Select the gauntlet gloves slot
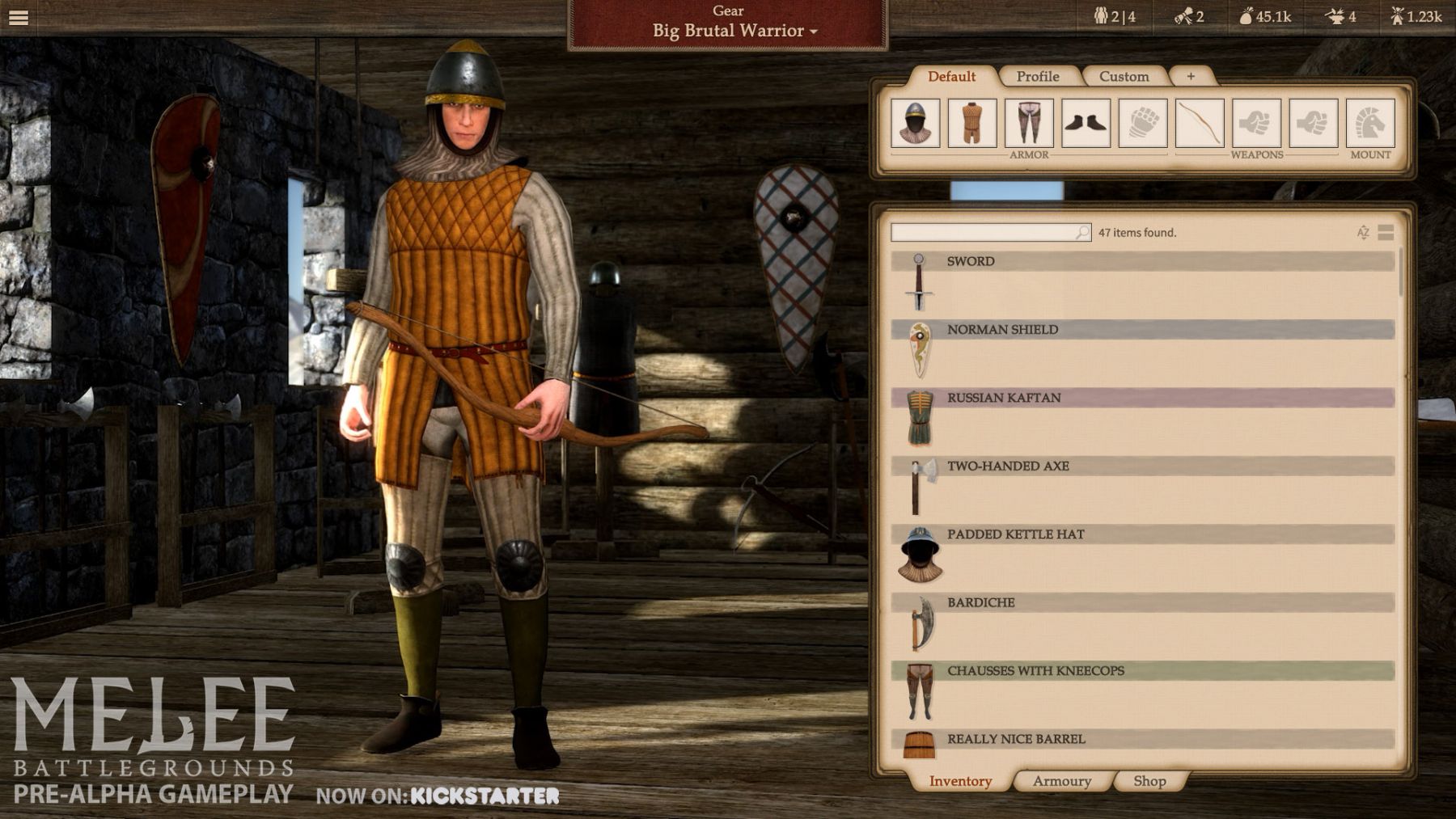The height and width of the screenshot is (819, 1456). click(1143, 123)
